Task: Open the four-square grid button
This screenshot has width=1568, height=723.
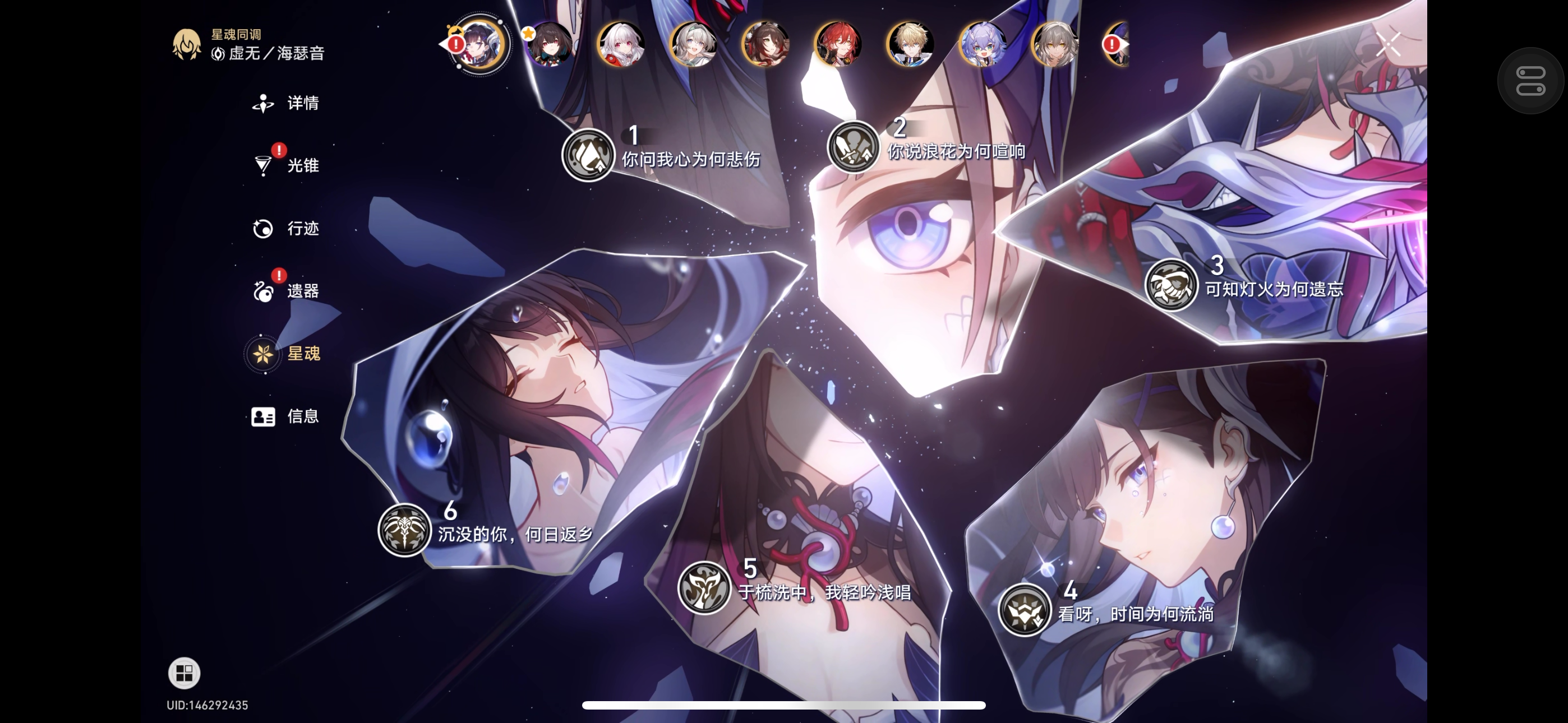Action: click(x=184, y=673)
